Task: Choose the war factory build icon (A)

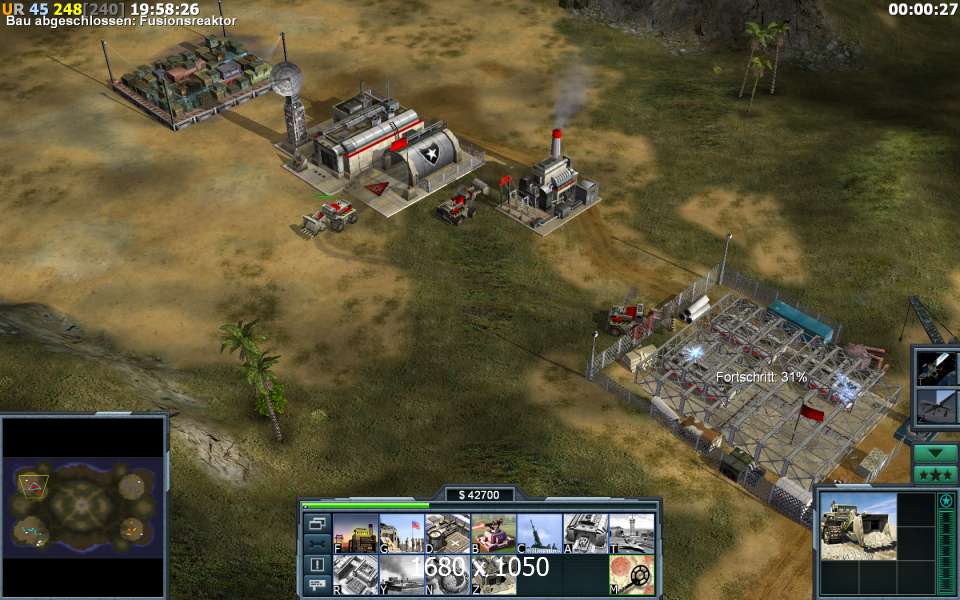Action: pos(585,533)
